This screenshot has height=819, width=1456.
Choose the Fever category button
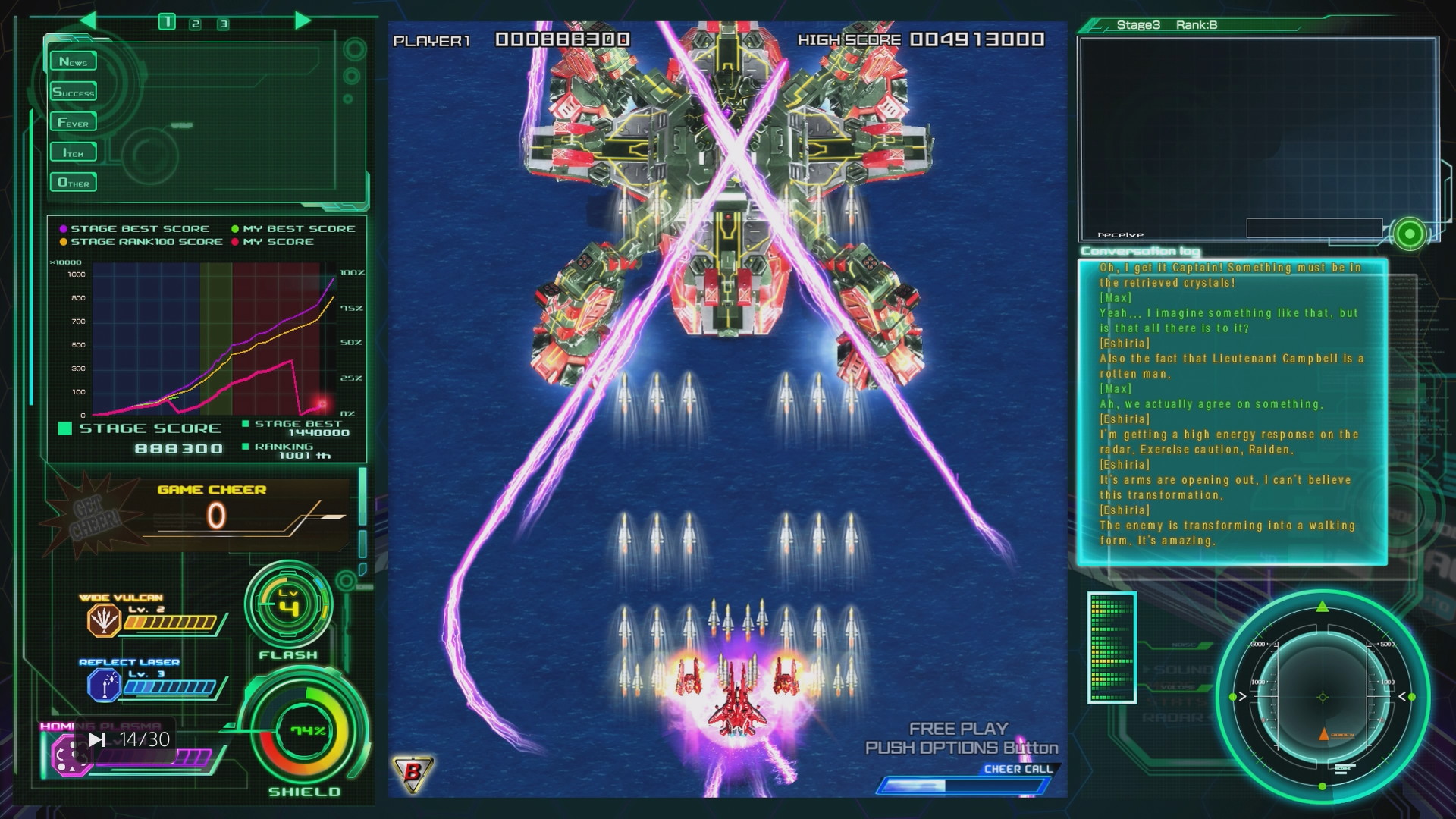73,122
